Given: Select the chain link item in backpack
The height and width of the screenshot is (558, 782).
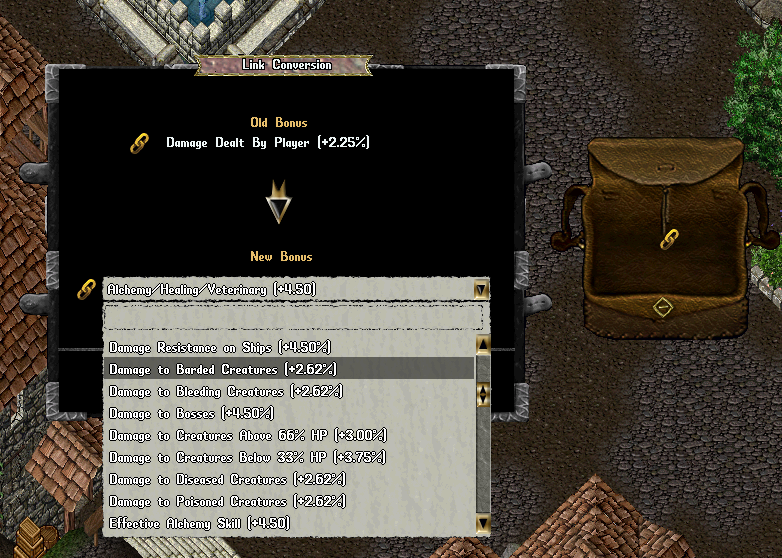Looking at the screenshot, I should [x=670, y=239].
